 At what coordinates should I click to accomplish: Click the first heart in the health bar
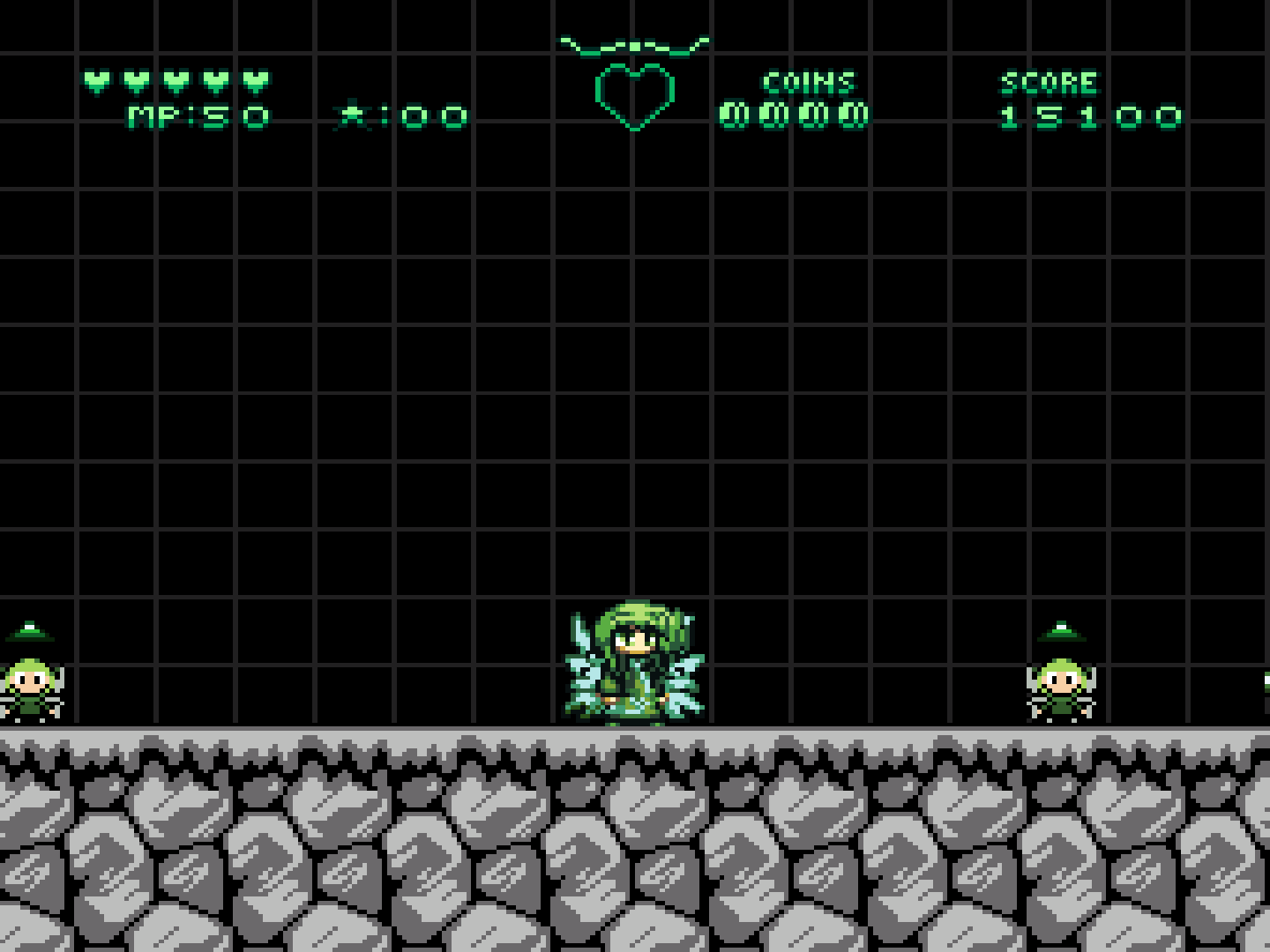97,79
